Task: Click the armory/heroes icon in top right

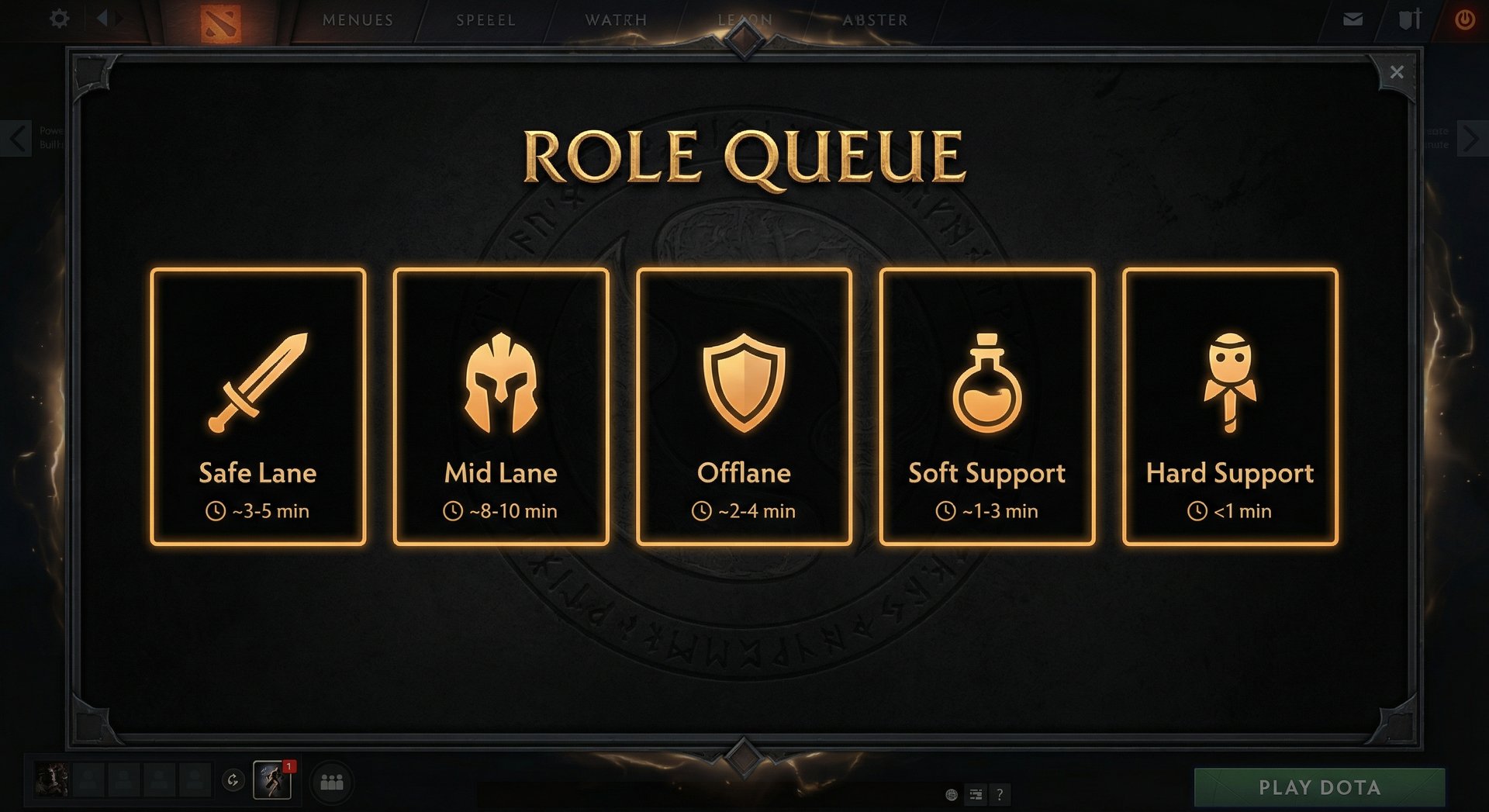Action: (1410, 19)
